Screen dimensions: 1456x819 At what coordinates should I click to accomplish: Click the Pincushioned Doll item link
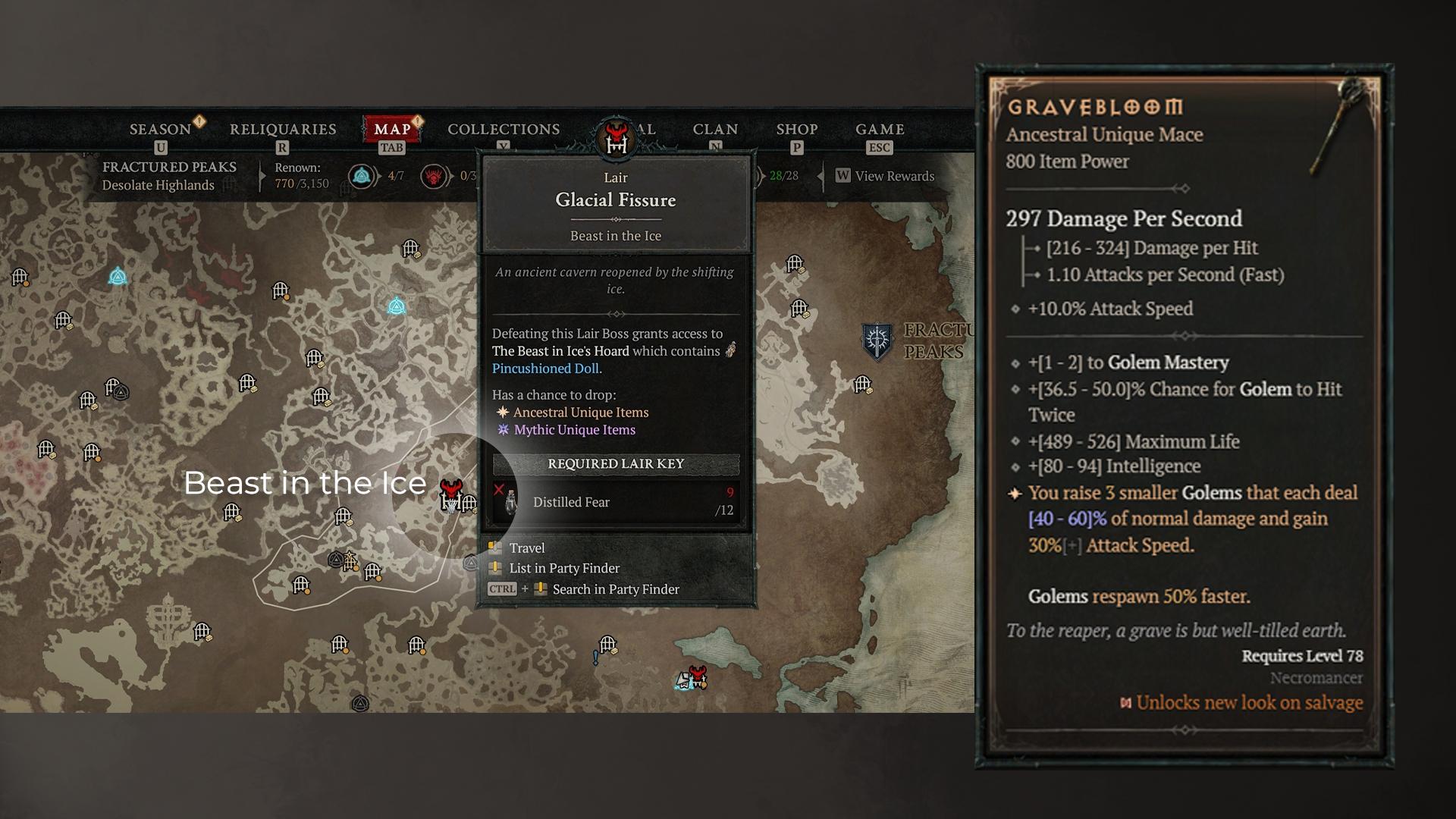[545, 369]
